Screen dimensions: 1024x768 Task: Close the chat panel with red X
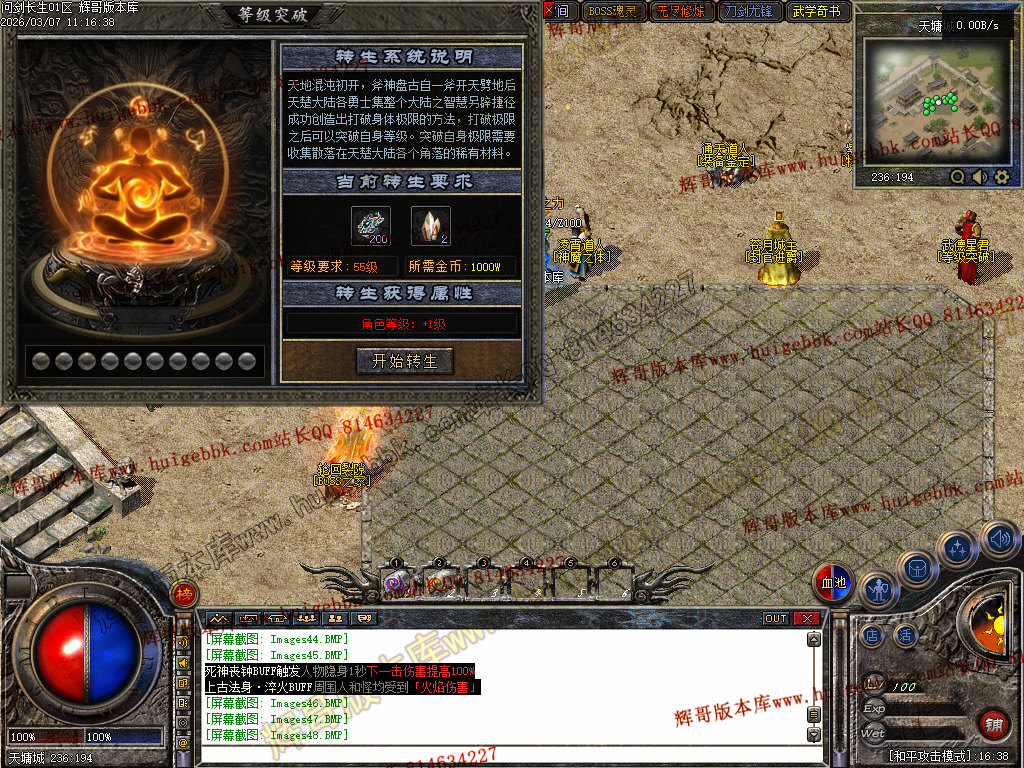pos(807,619)
